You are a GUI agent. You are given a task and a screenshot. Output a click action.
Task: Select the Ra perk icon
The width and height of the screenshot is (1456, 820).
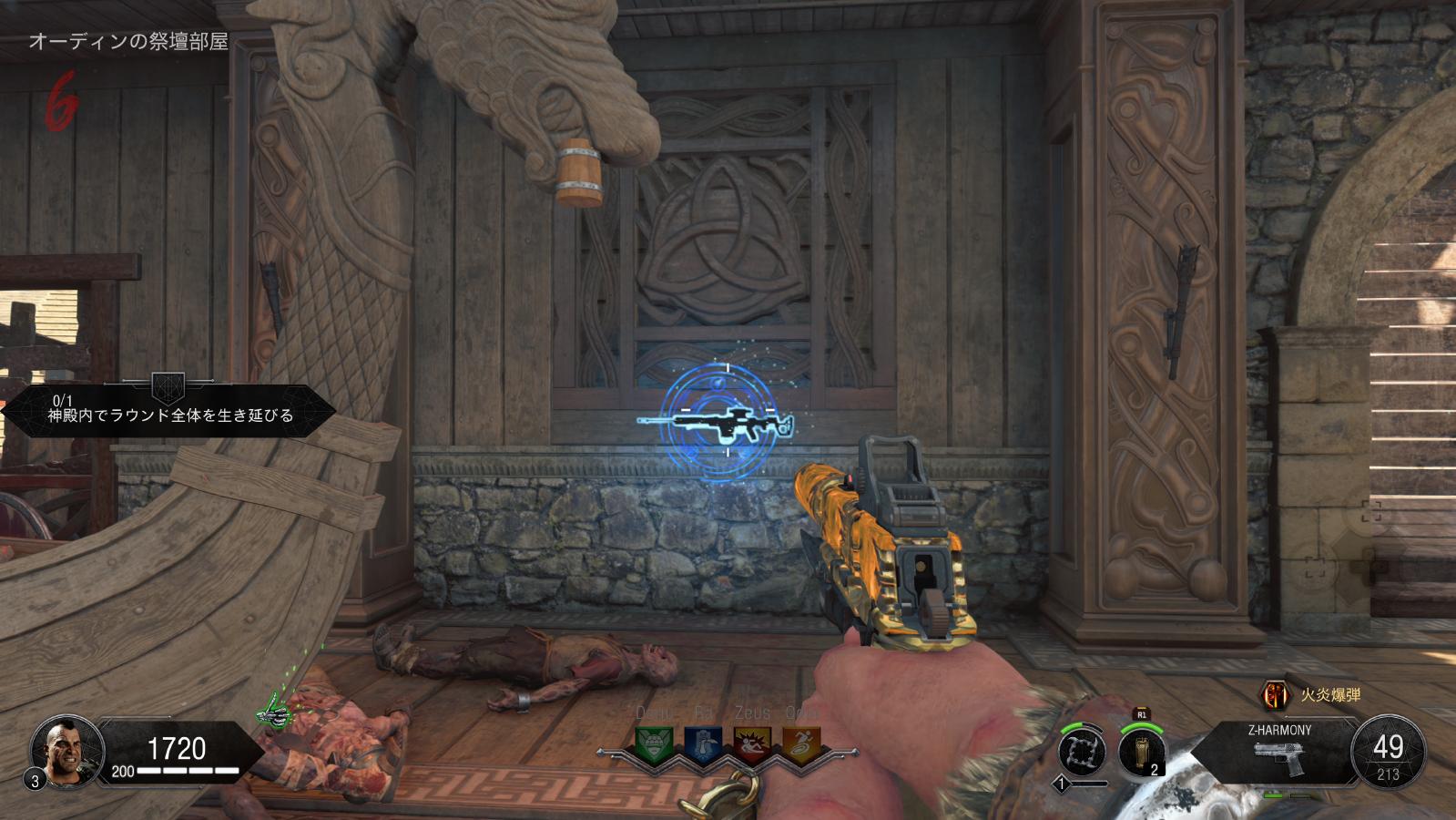pos(702,745)
